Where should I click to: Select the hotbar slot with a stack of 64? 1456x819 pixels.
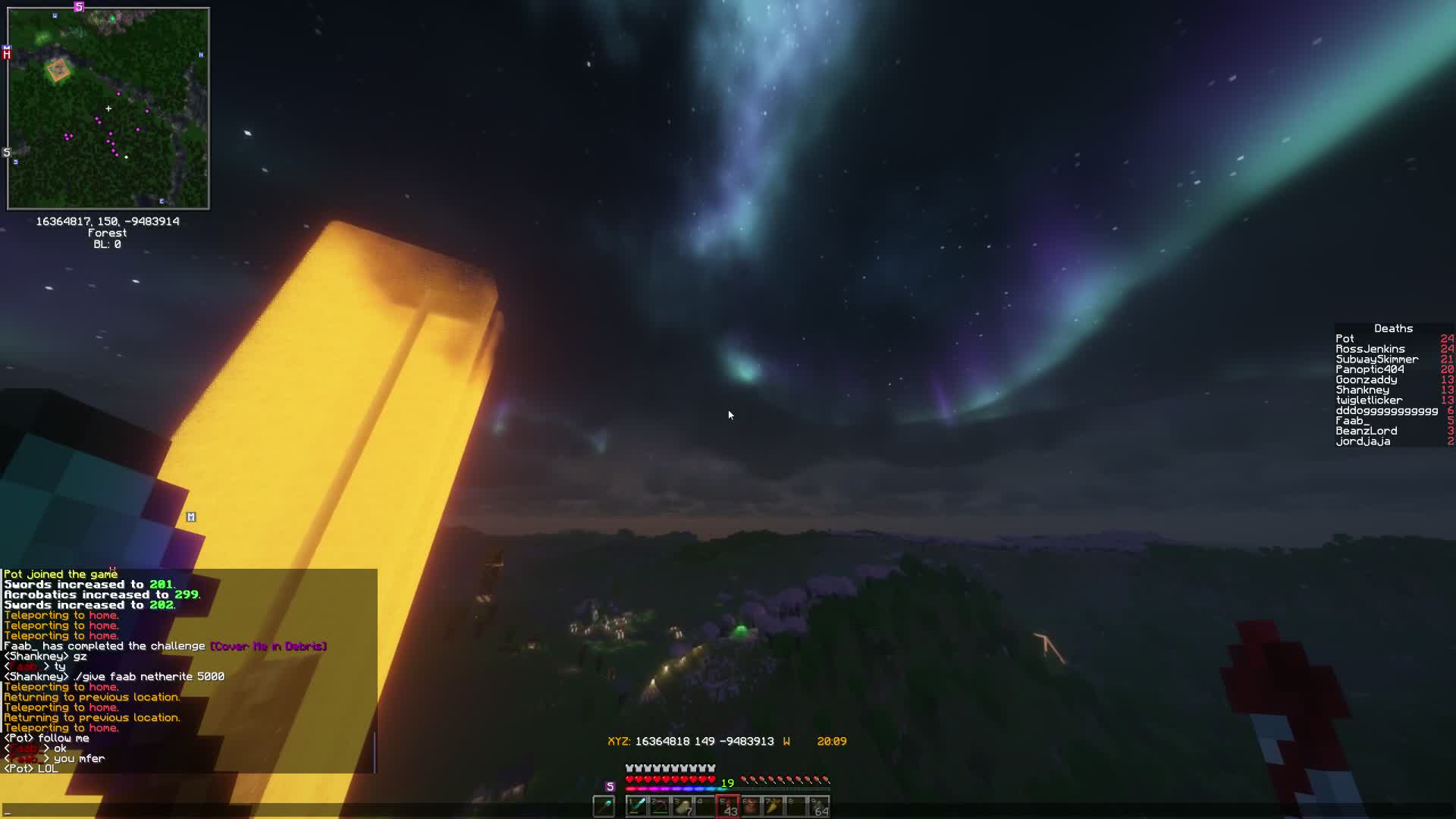coord(819,805)
